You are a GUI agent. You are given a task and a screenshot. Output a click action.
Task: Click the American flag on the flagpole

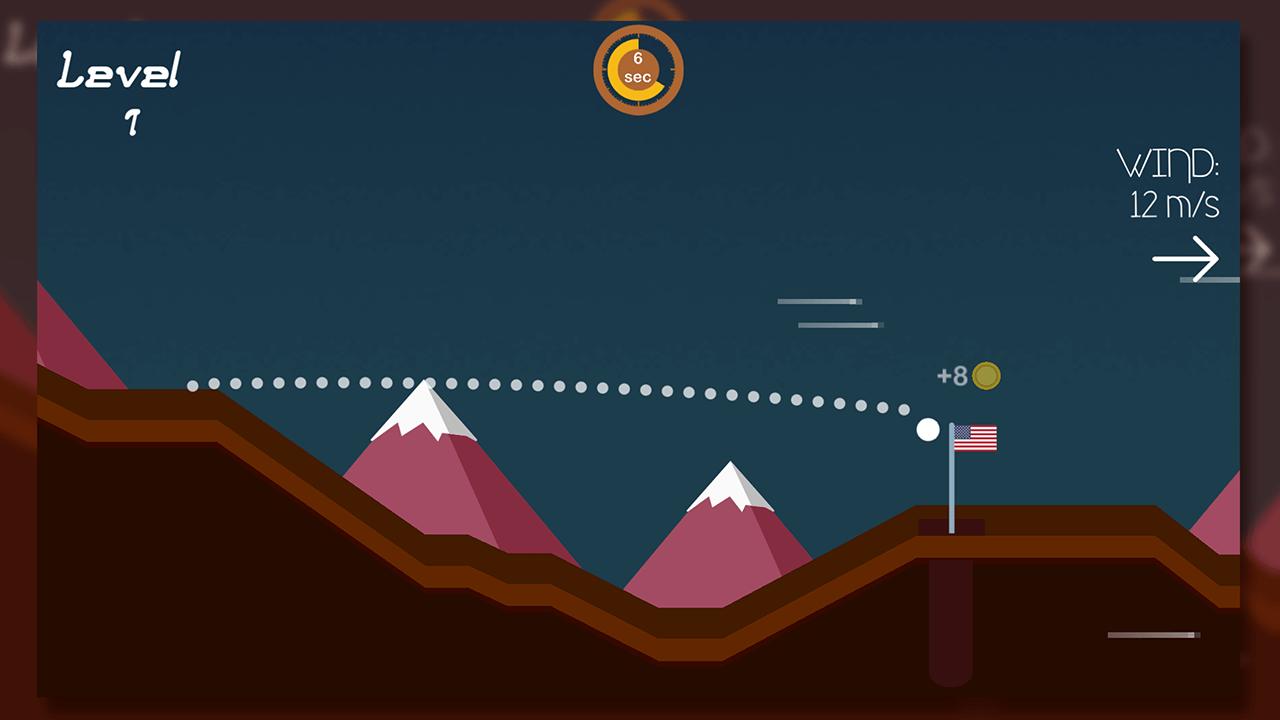coord(975,437)
